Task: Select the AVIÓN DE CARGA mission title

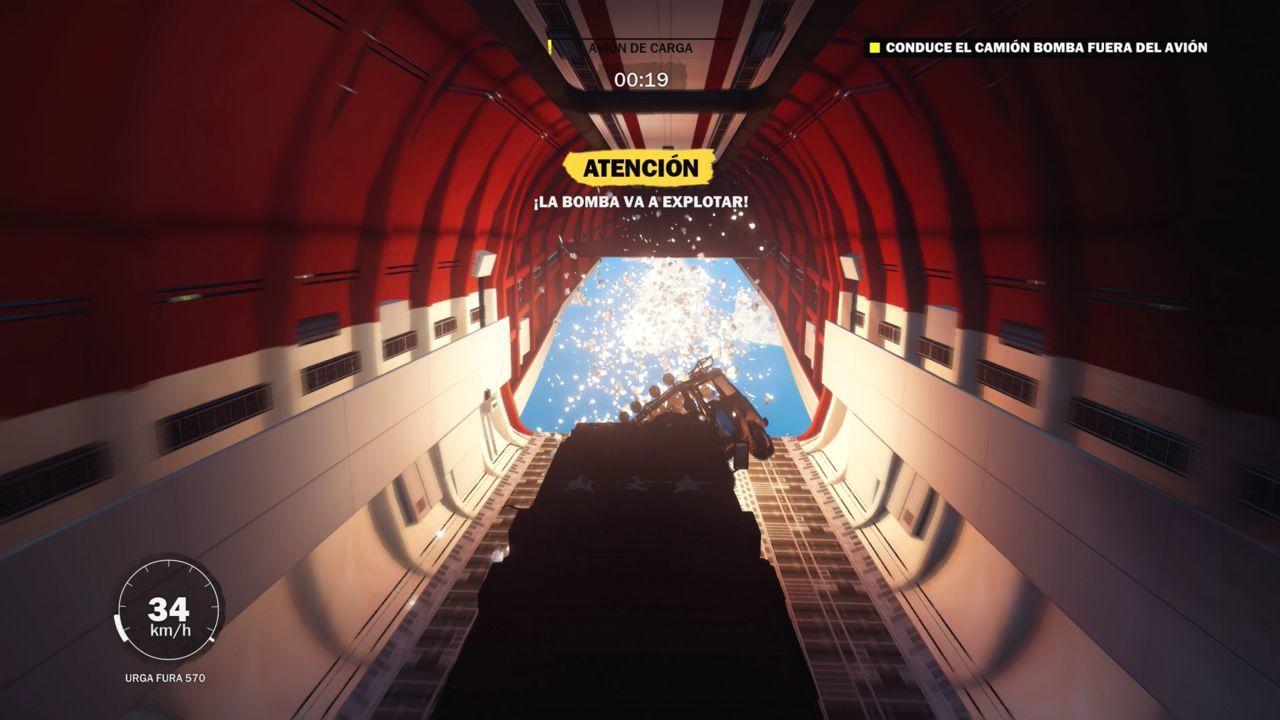Action: (x=640, y=45)
